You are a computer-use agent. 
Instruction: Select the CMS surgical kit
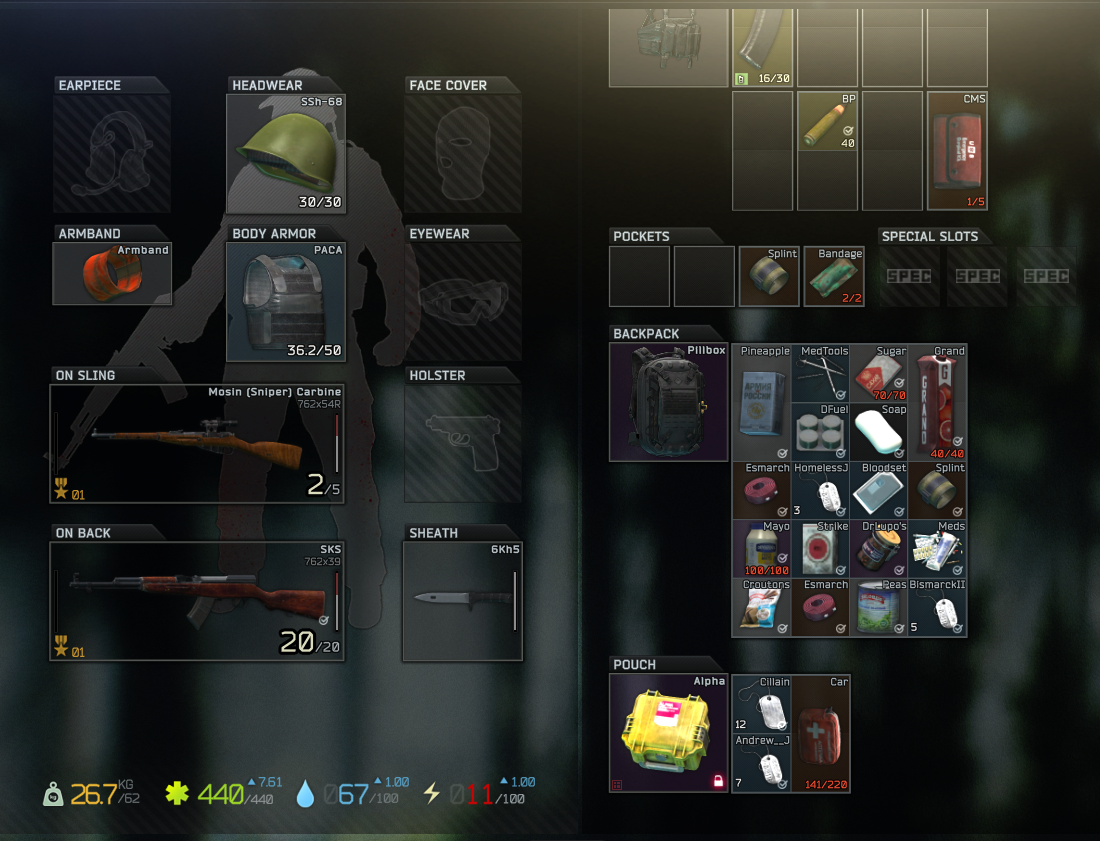point(957,151)
